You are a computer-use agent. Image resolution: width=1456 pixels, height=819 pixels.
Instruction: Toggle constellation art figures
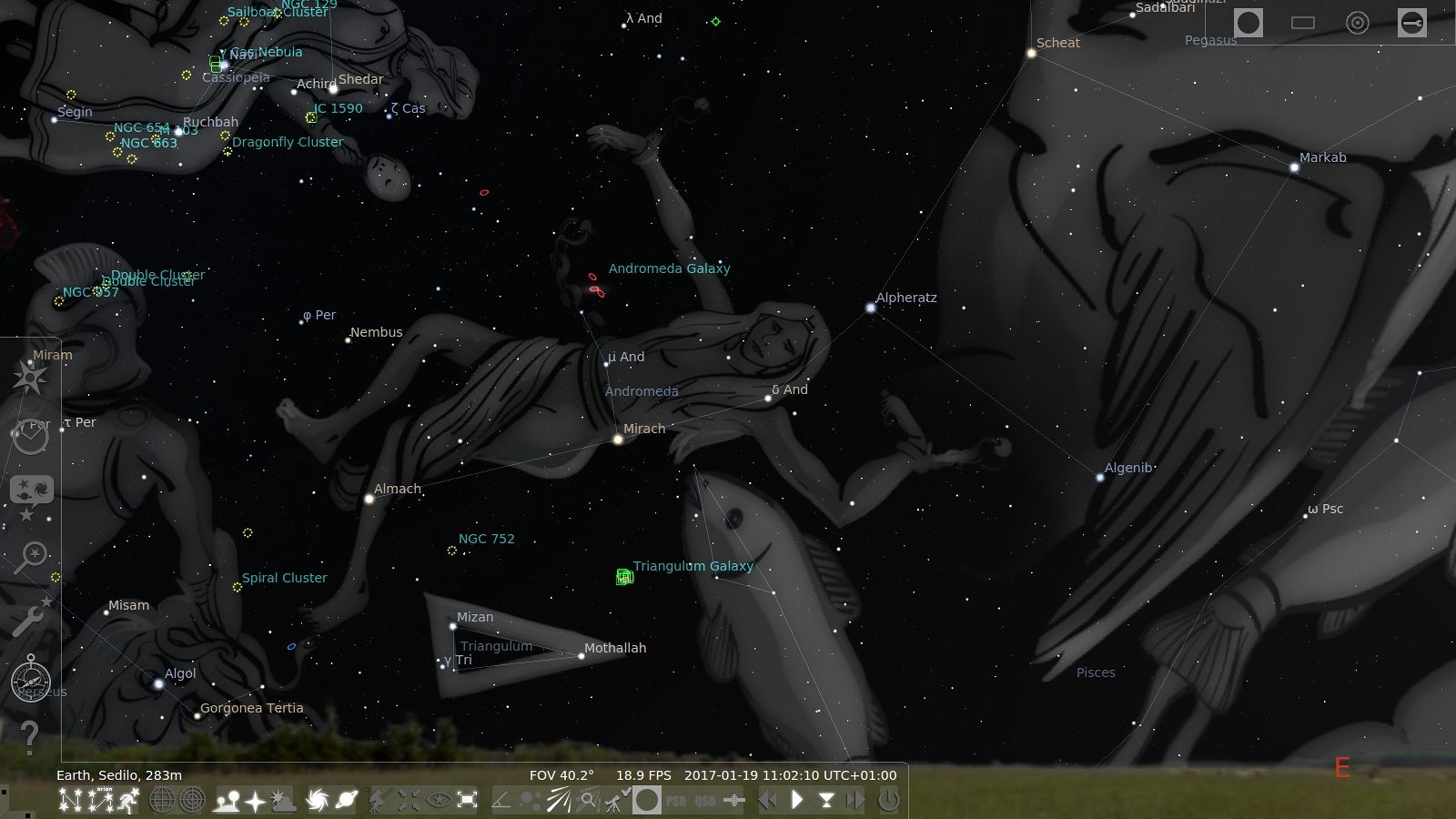click(x=129, y=801)
